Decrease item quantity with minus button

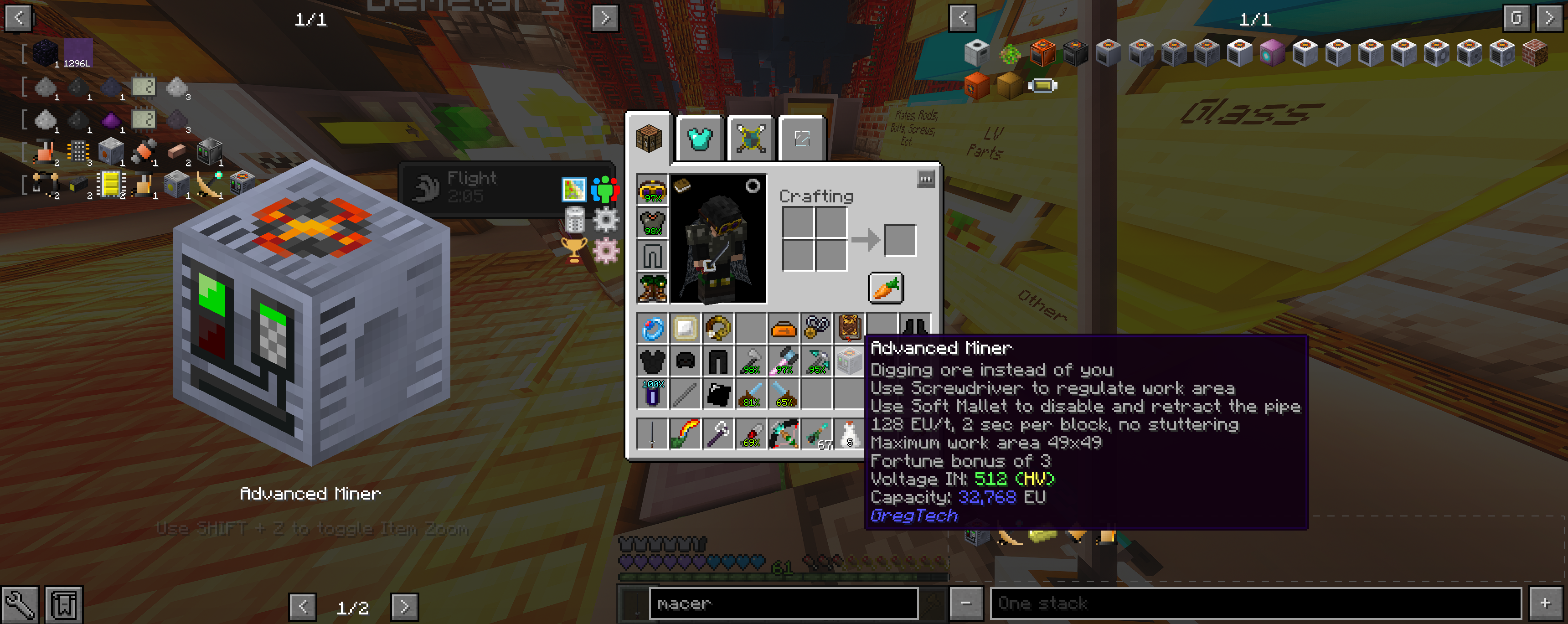[965, 603]
